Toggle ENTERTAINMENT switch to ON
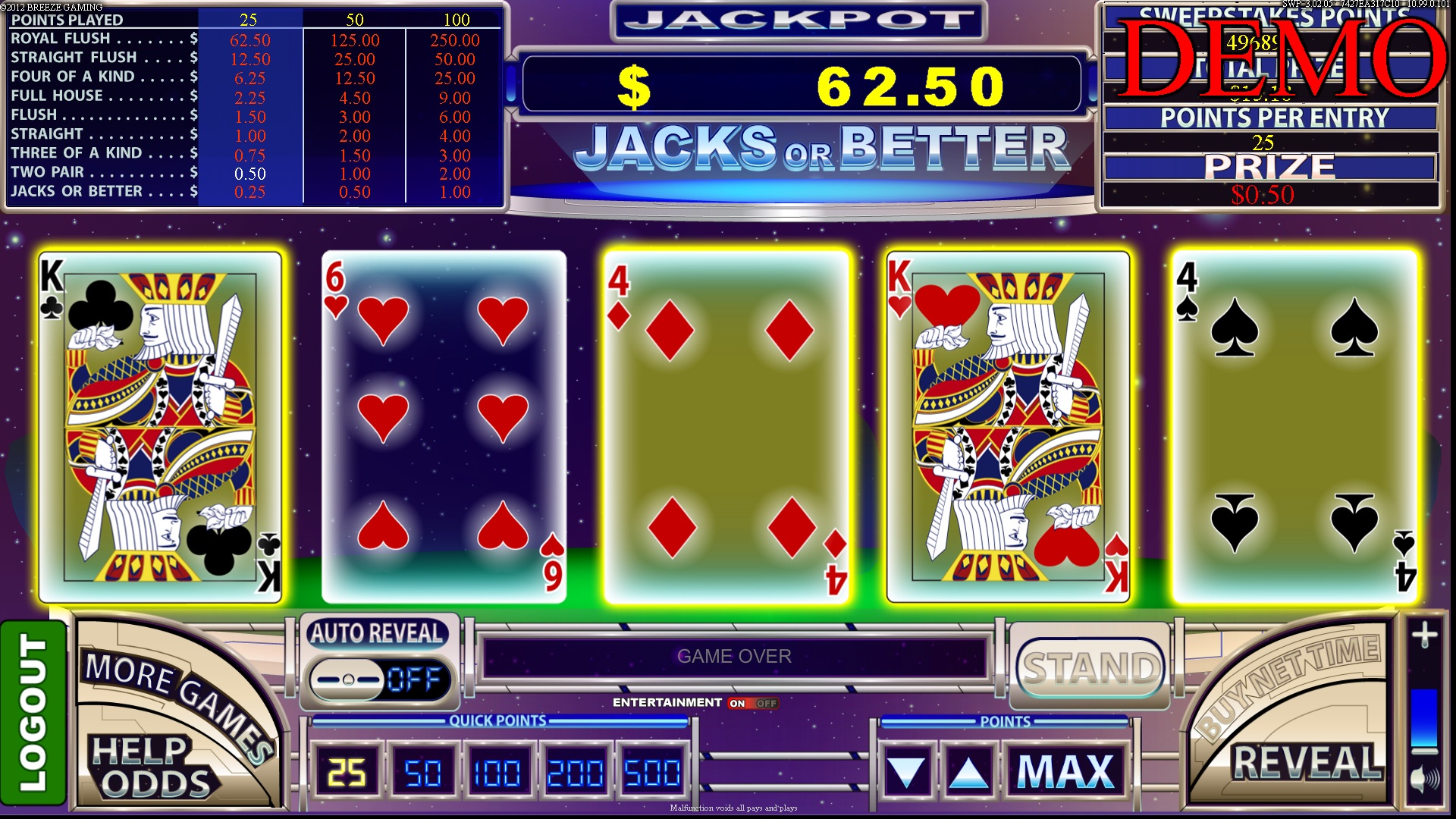The image size is (1456, 819). pos(736,703)
